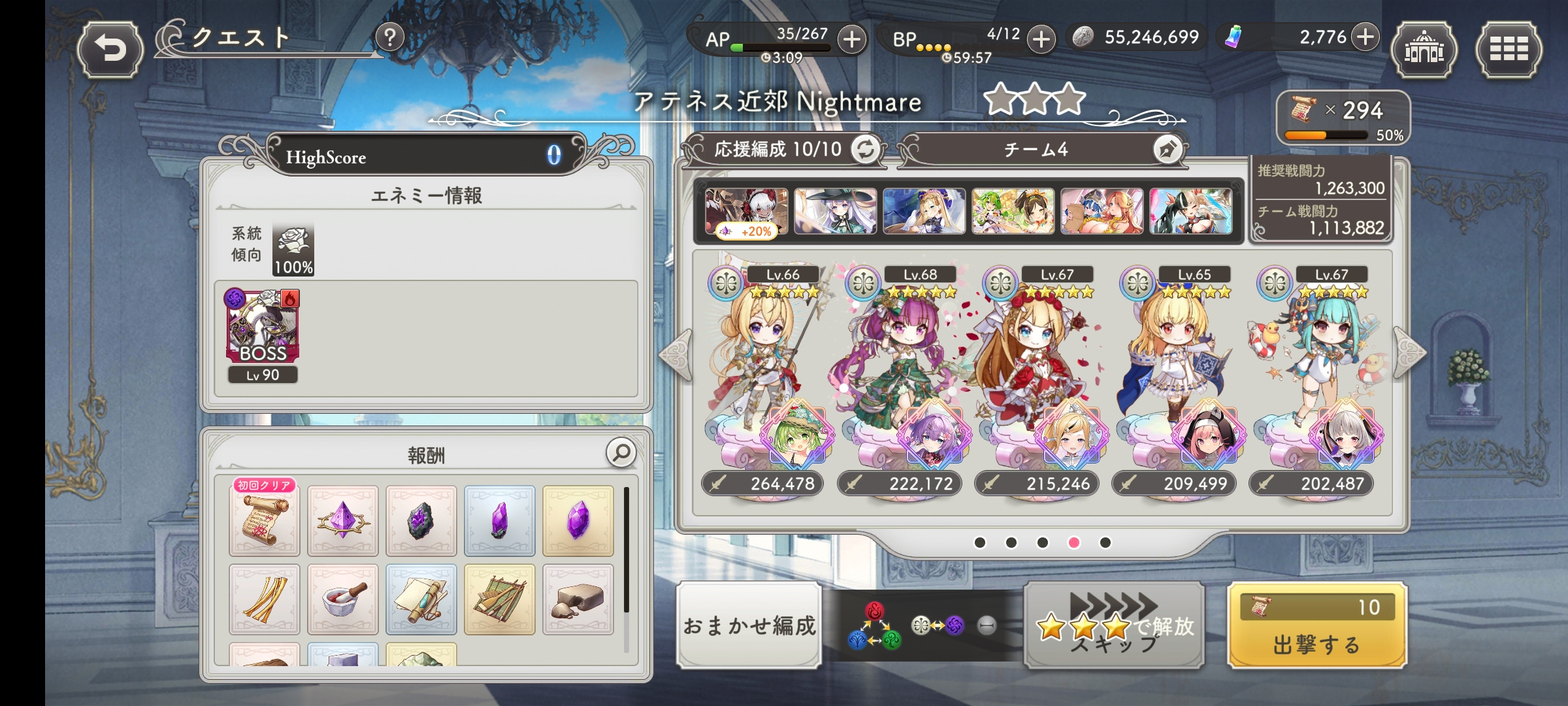Refresh the support formation 応援編成
Image resolution: width=1568 pixels, height=706 pixels.
[x=866, y=149]
